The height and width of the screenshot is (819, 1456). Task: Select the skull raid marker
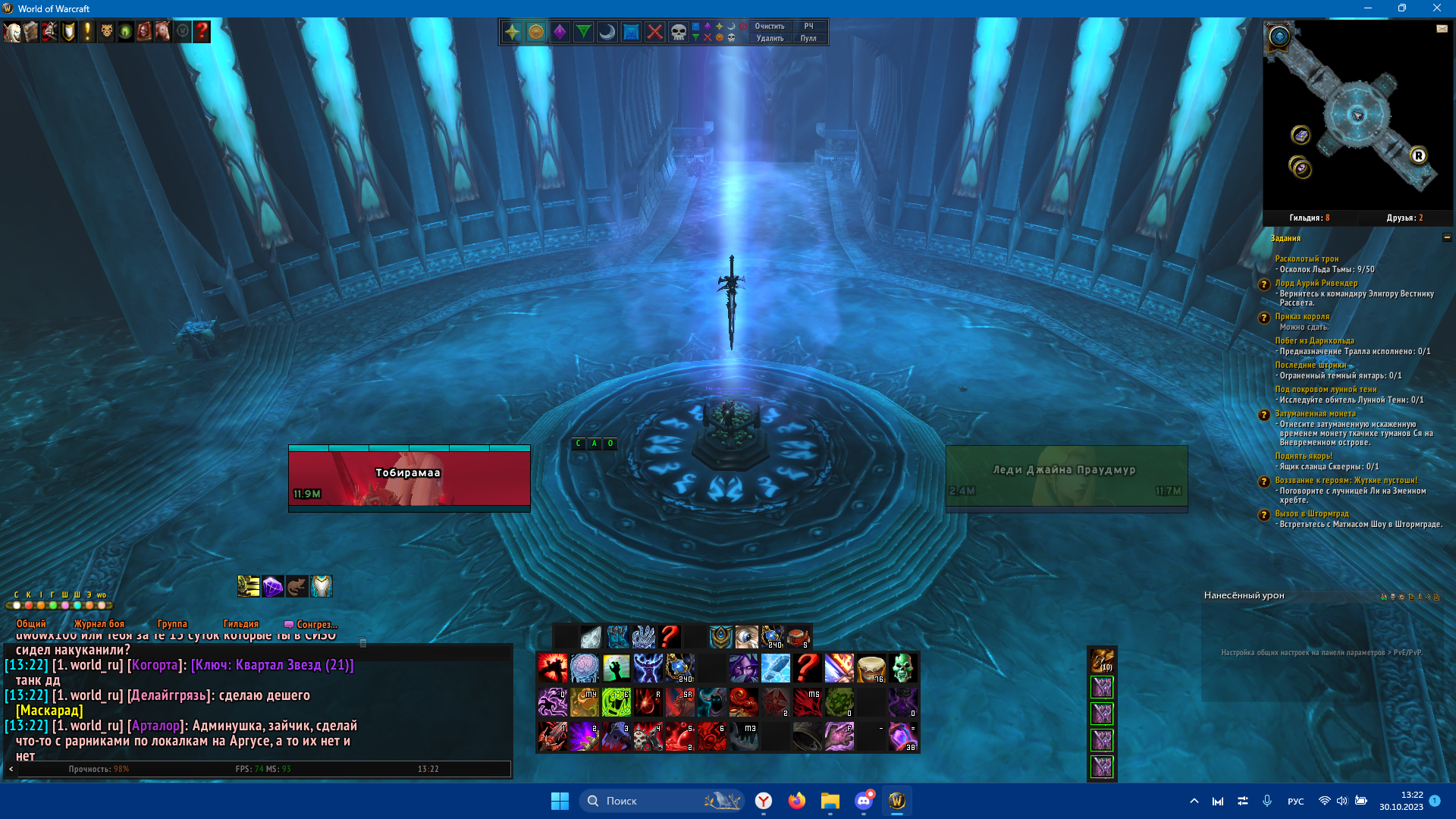[678, 32]
